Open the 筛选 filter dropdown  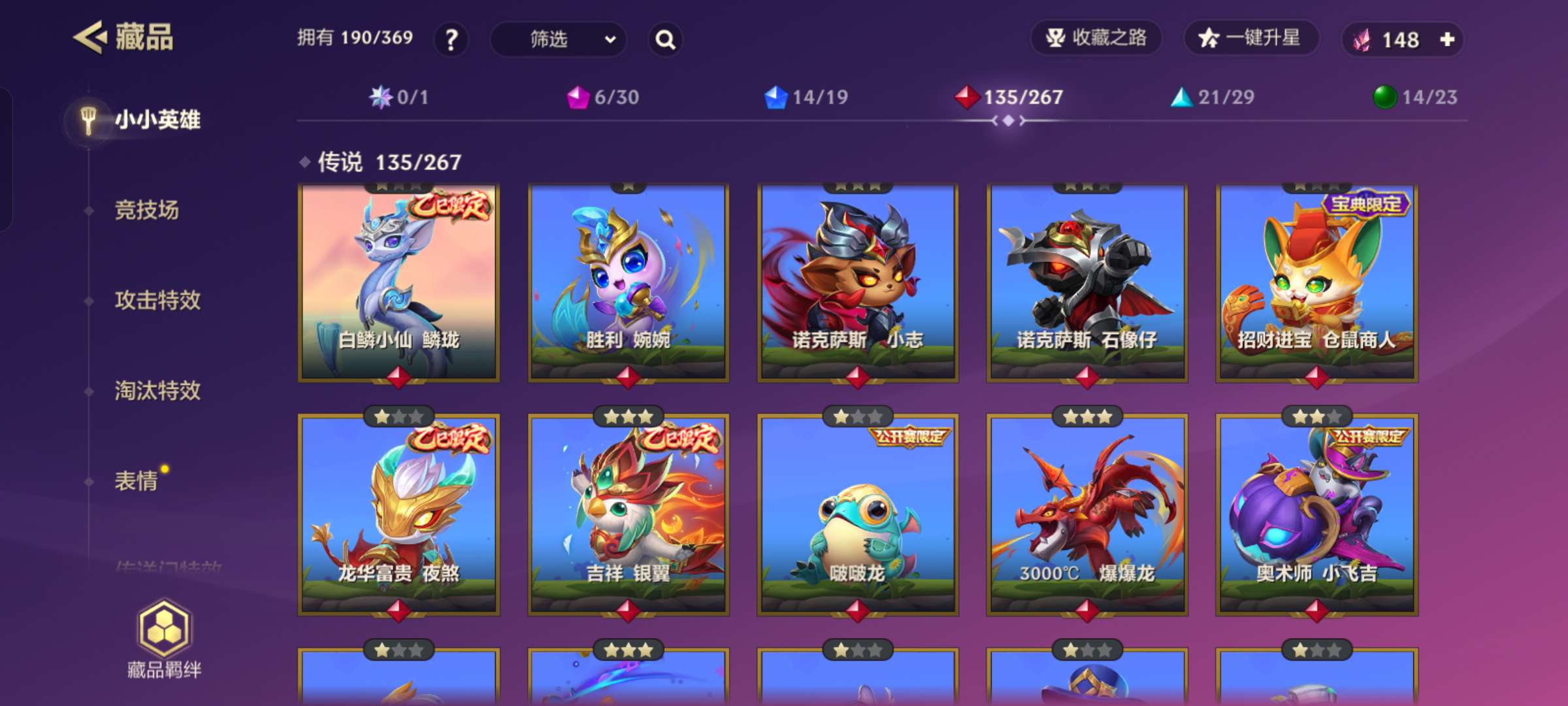(558, 40)
